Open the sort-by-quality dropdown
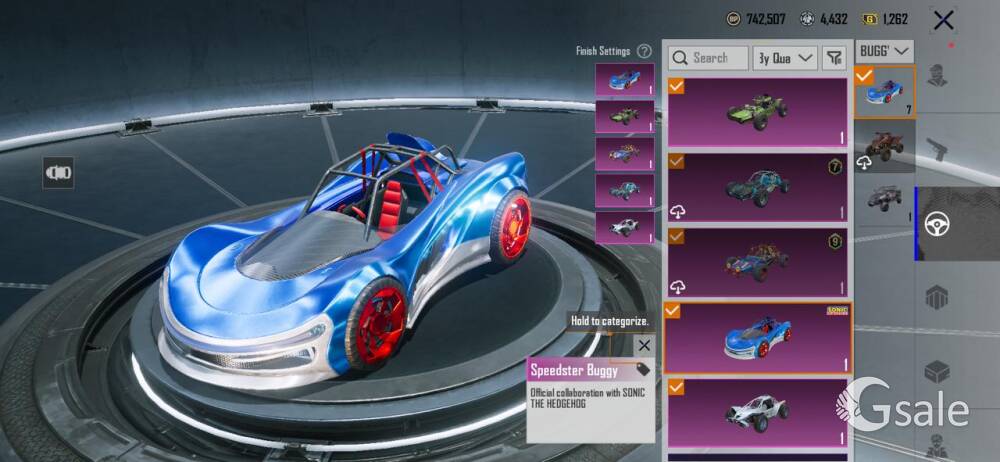Image resolution: width=1000 pixels, height=462 pixels. coord(785,58)
